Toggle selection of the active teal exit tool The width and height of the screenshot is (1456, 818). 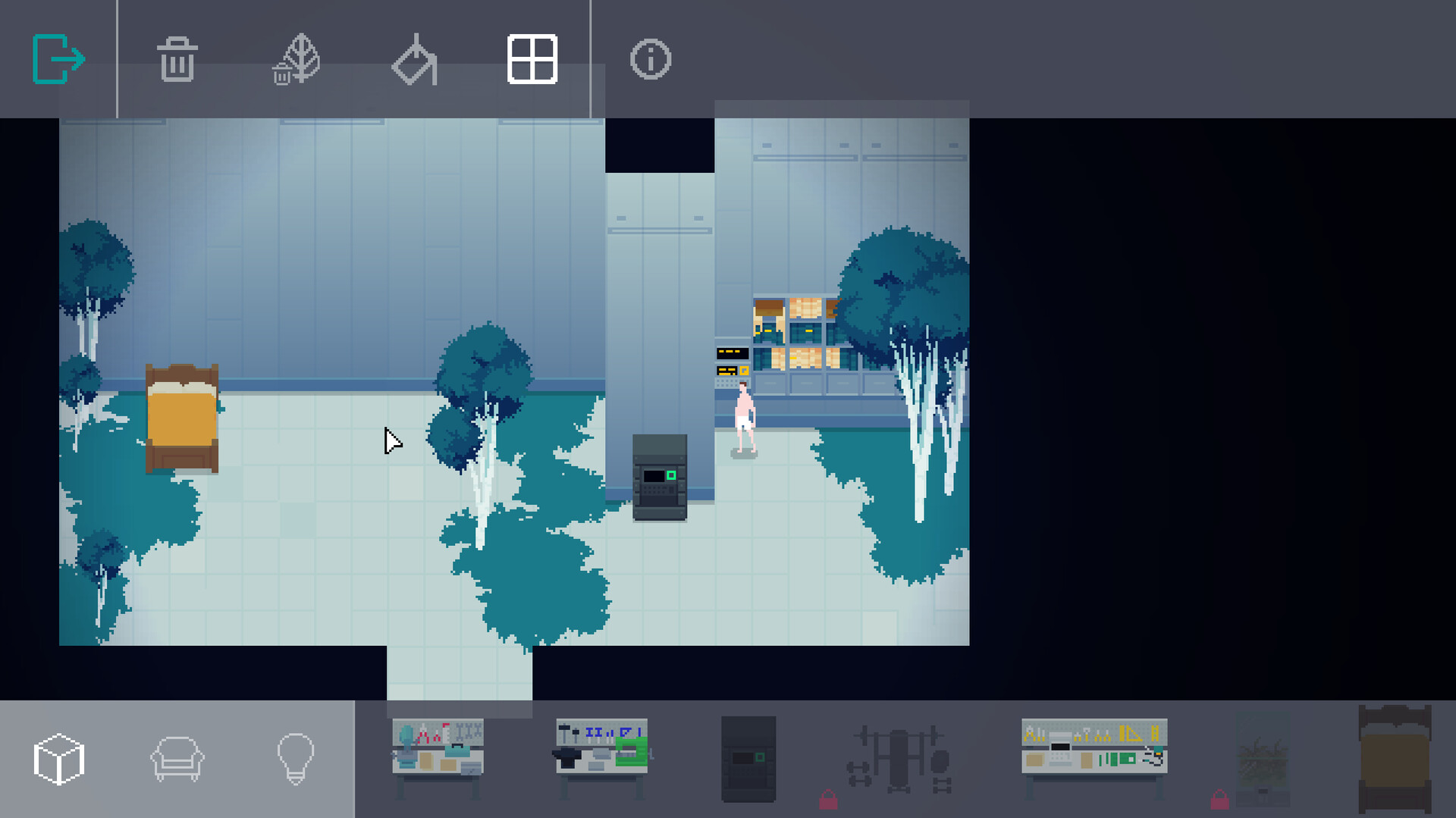59,58
